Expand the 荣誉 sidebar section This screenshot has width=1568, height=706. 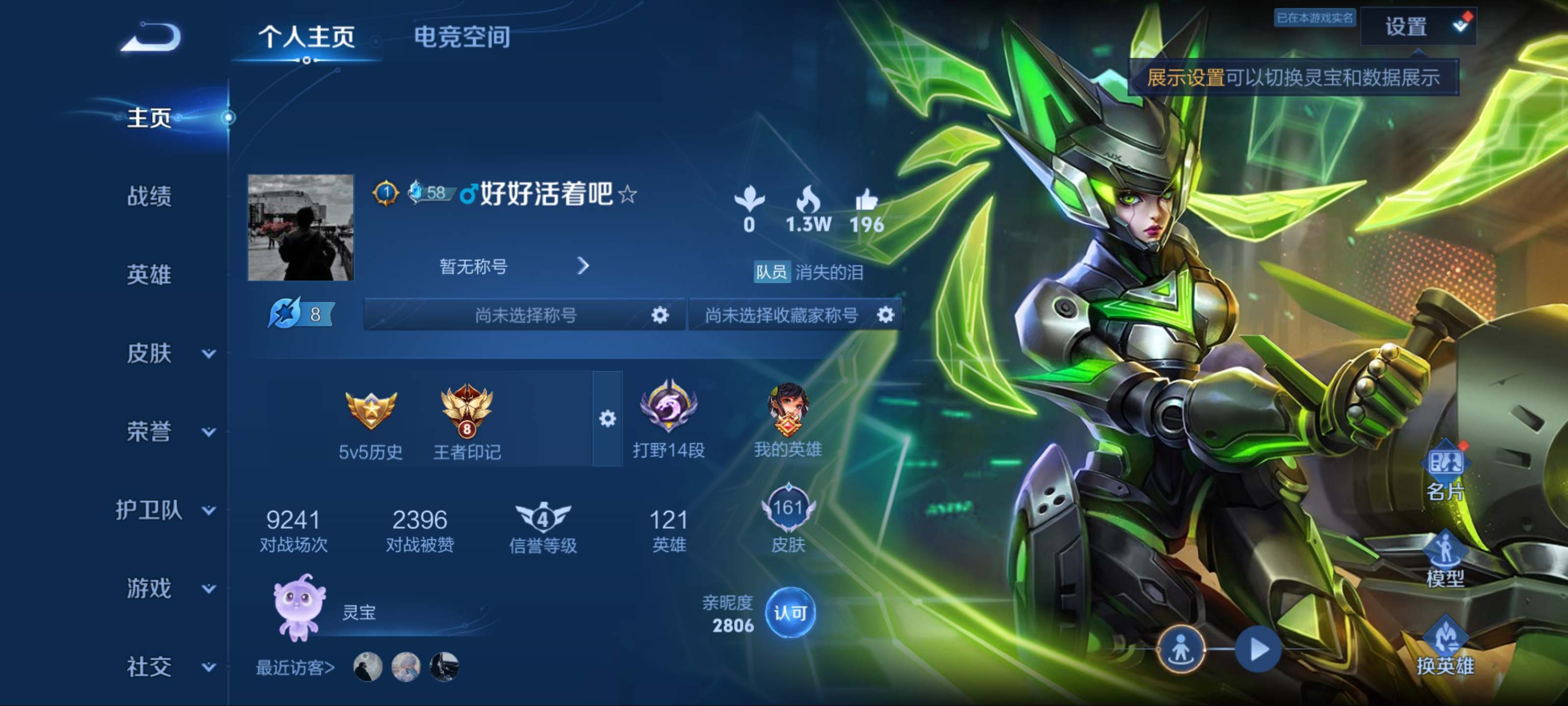pyautogui.click(x=168, y=432)
